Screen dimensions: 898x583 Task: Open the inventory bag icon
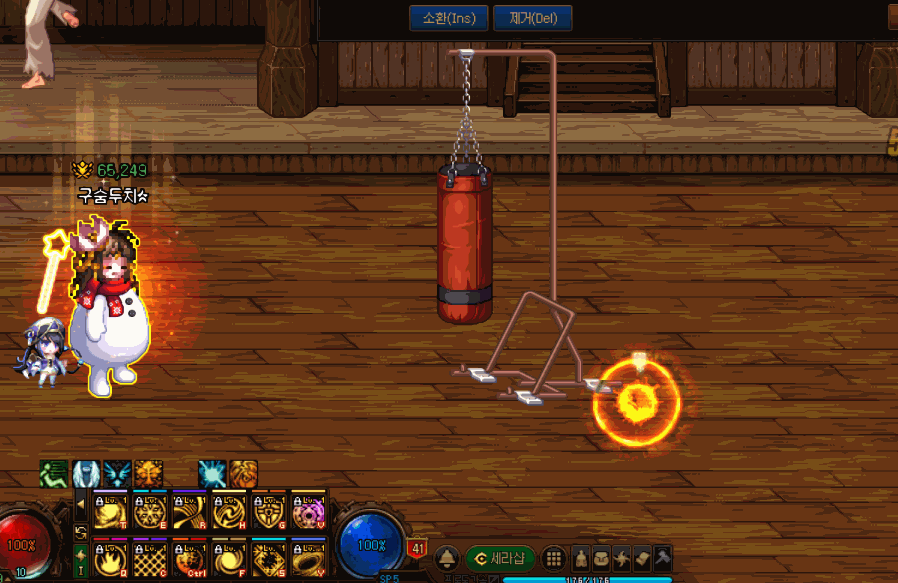[x=601, y=558]
